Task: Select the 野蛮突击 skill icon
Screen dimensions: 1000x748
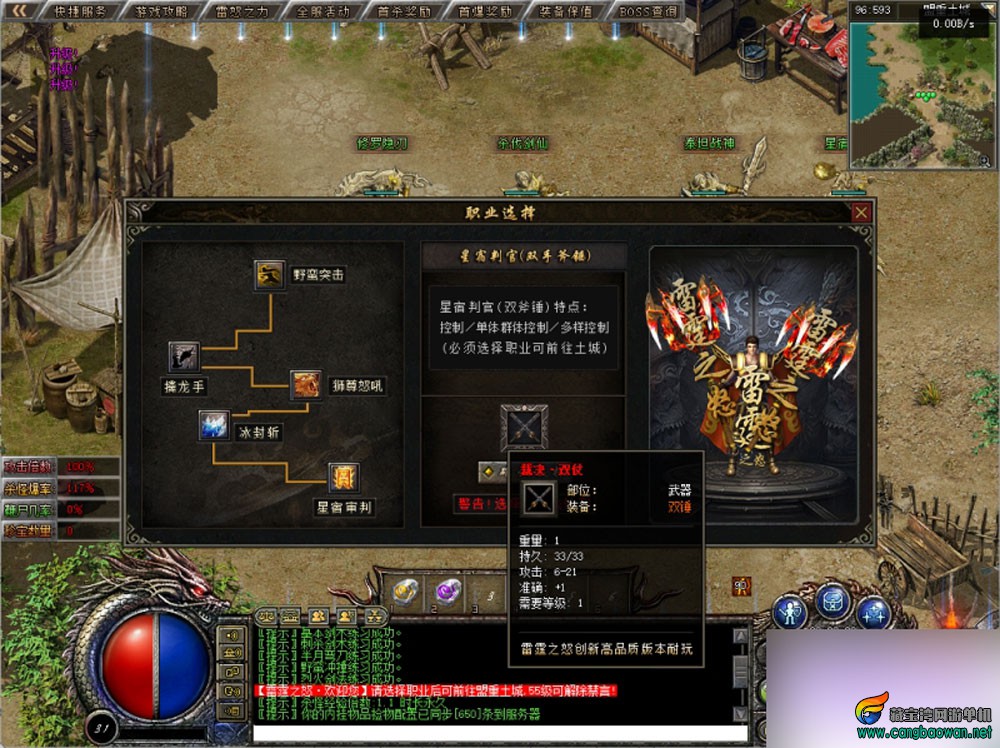Action: pyautogui.click(x=269, y=274)
